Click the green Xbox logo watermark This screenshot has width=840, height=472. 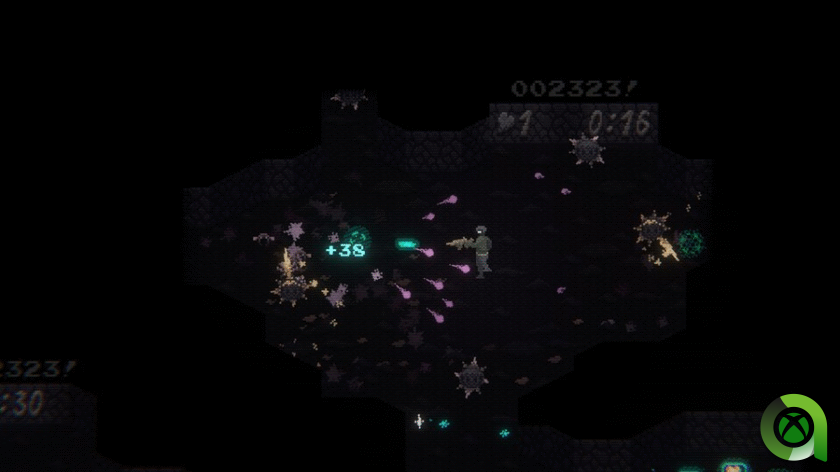click(793, 429)
